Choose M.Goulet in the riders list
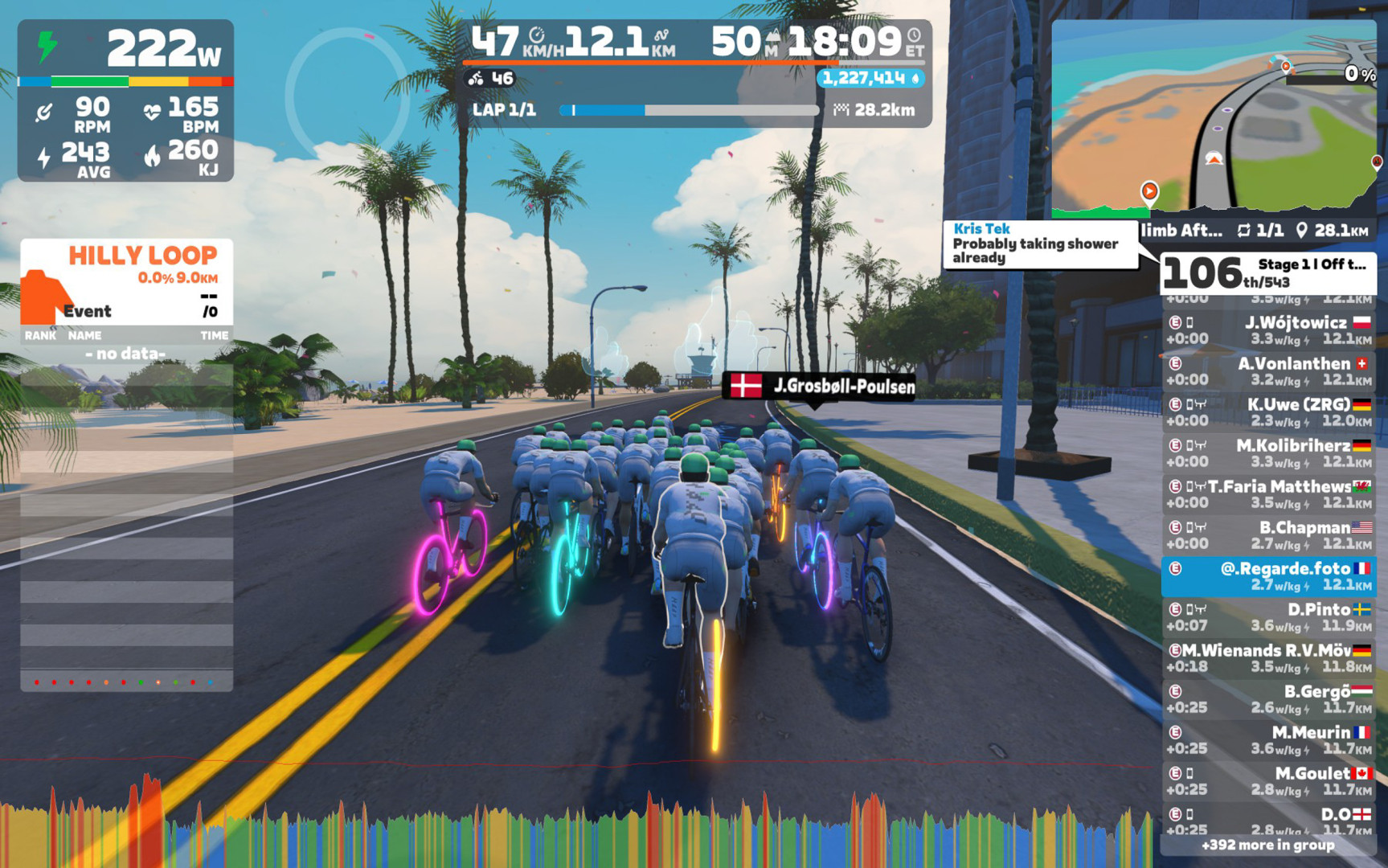This screenshot has width=1388, height=868. point(1268,781)
